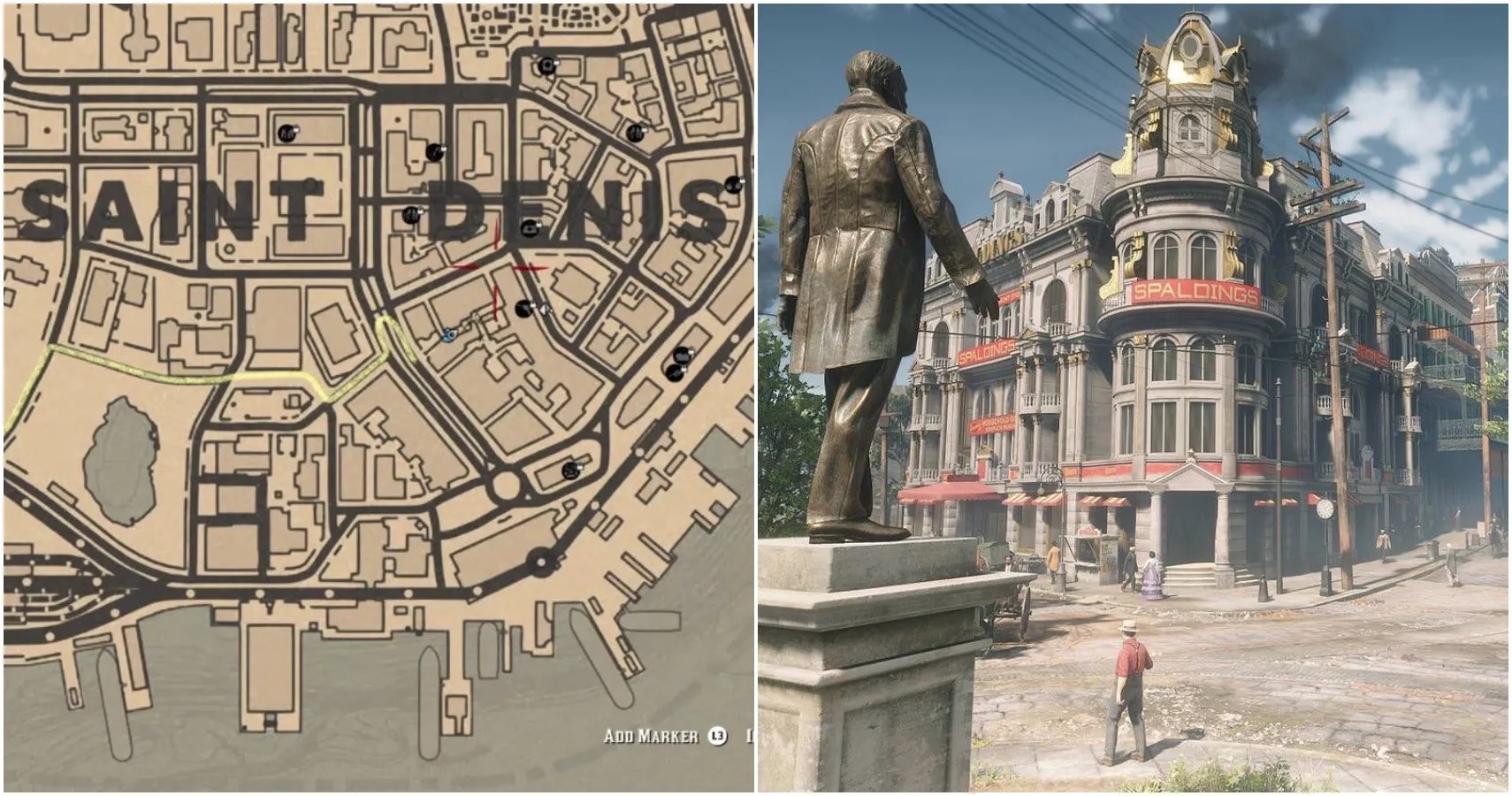Click the trapper icon near the roundabout
The image size is (1512, 796).
point(571,470)
